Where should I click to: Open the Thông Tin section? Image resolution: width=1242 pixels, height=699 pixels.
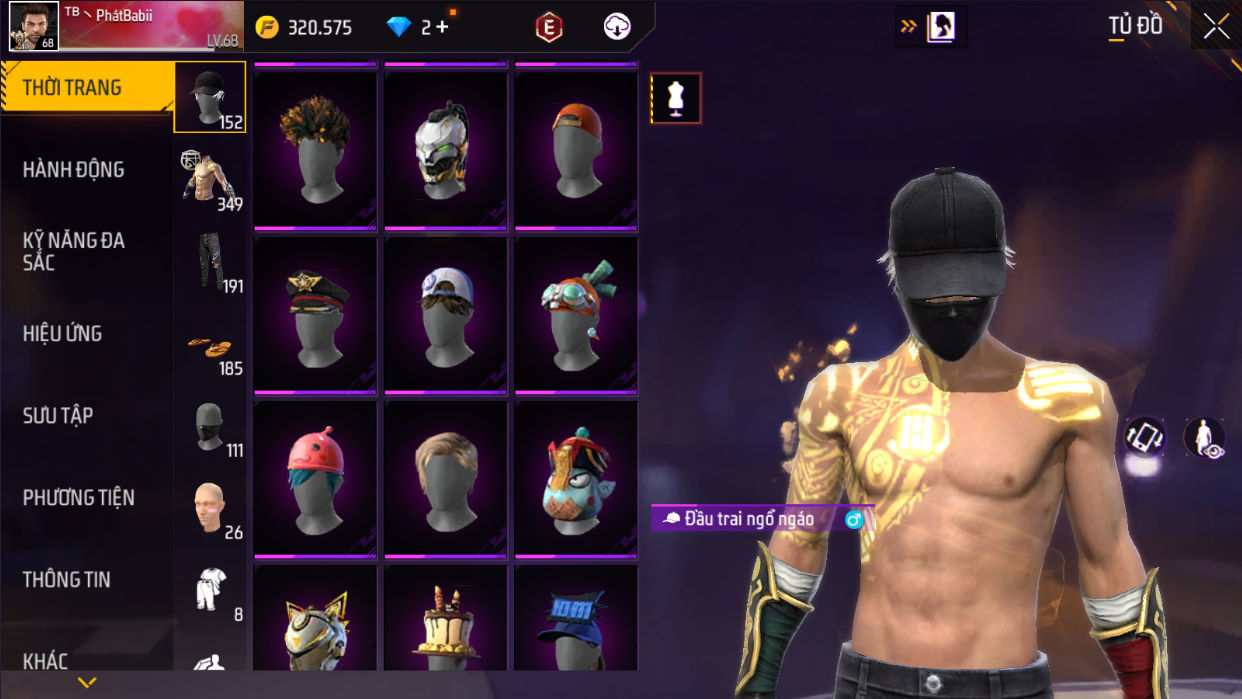(67, 580)
